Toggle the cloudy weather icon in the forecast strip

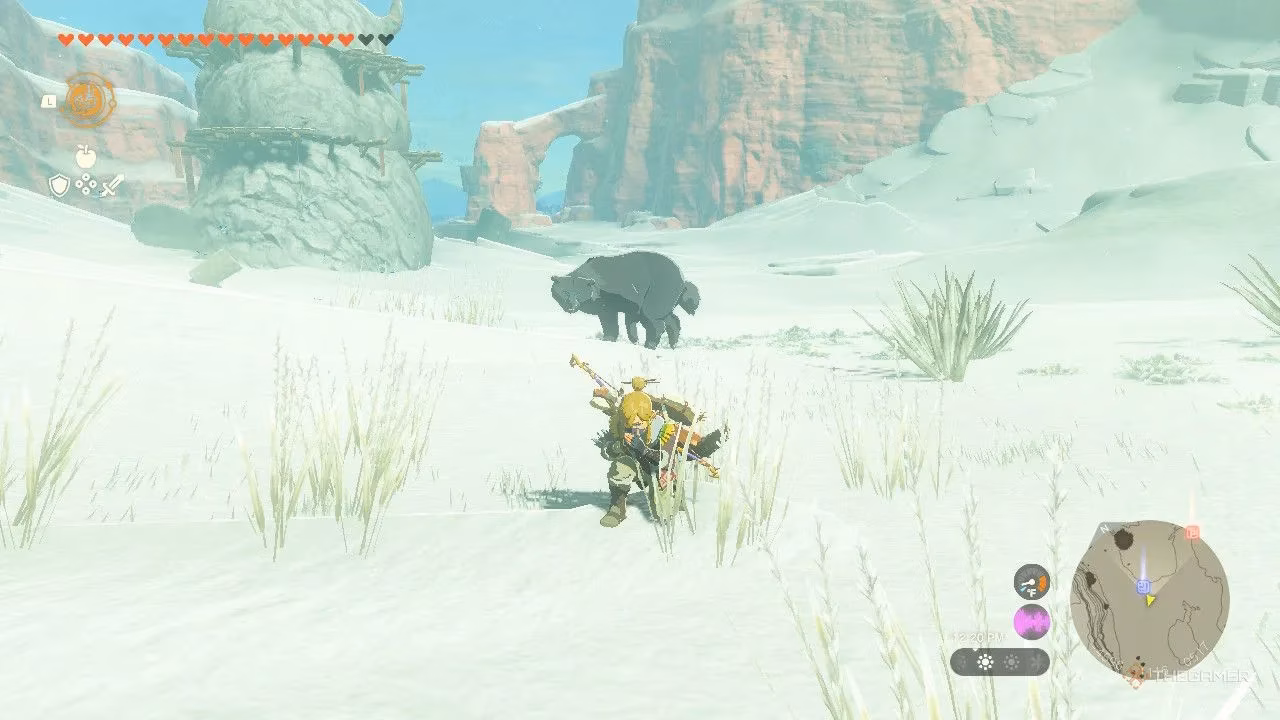1010,661
